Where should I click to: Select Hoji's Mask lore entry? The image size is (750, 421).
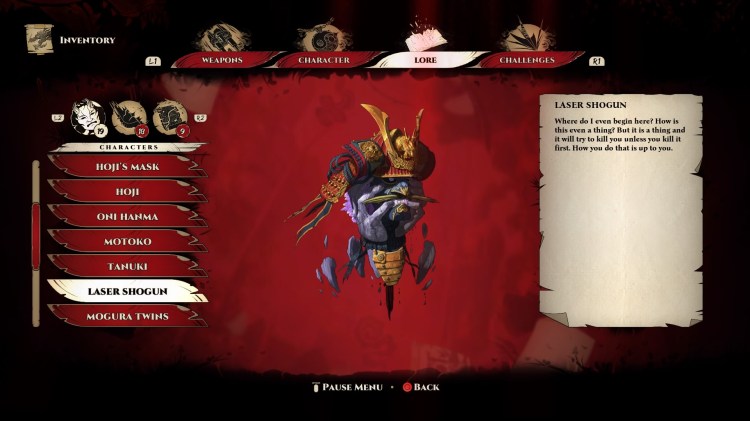coord(125,166)
